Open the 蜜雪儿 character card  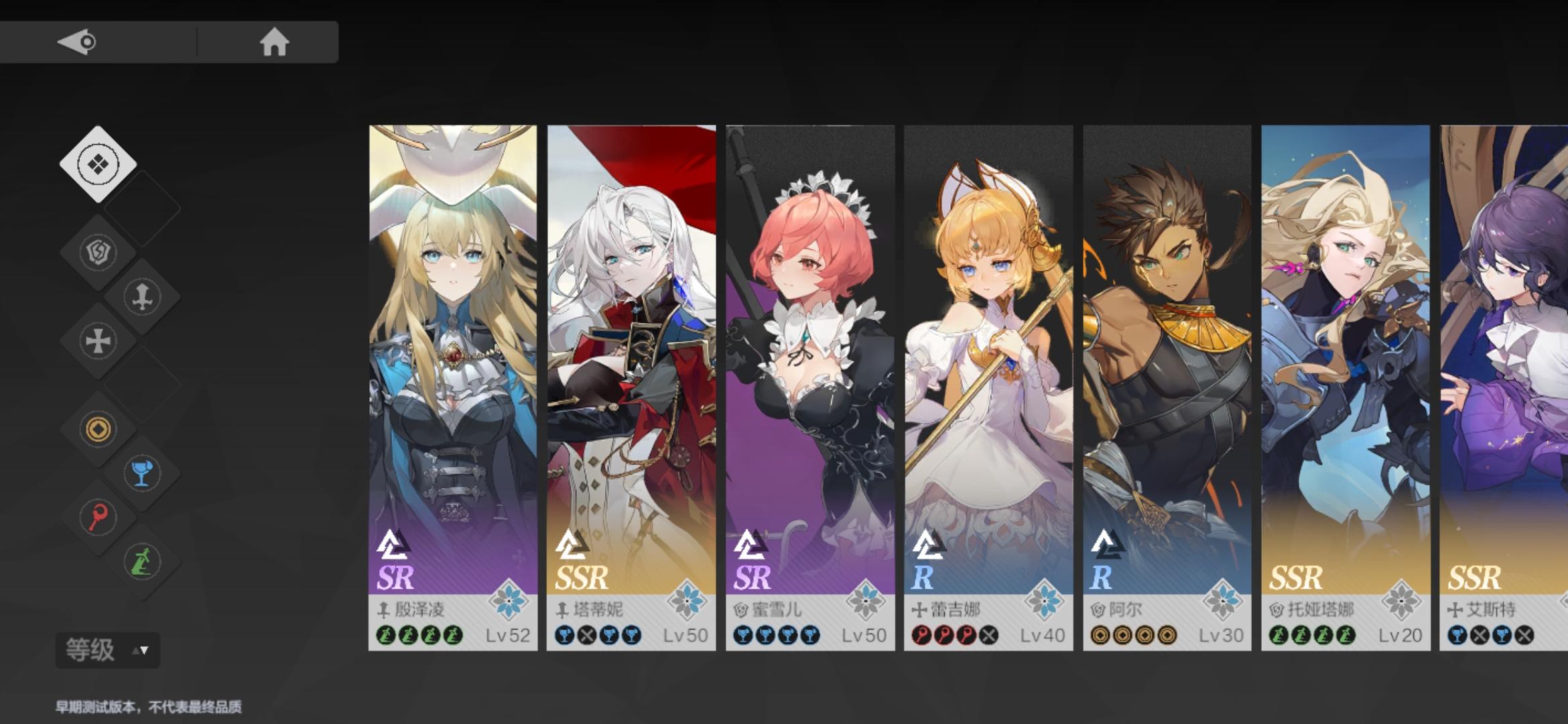coord(810,387)
